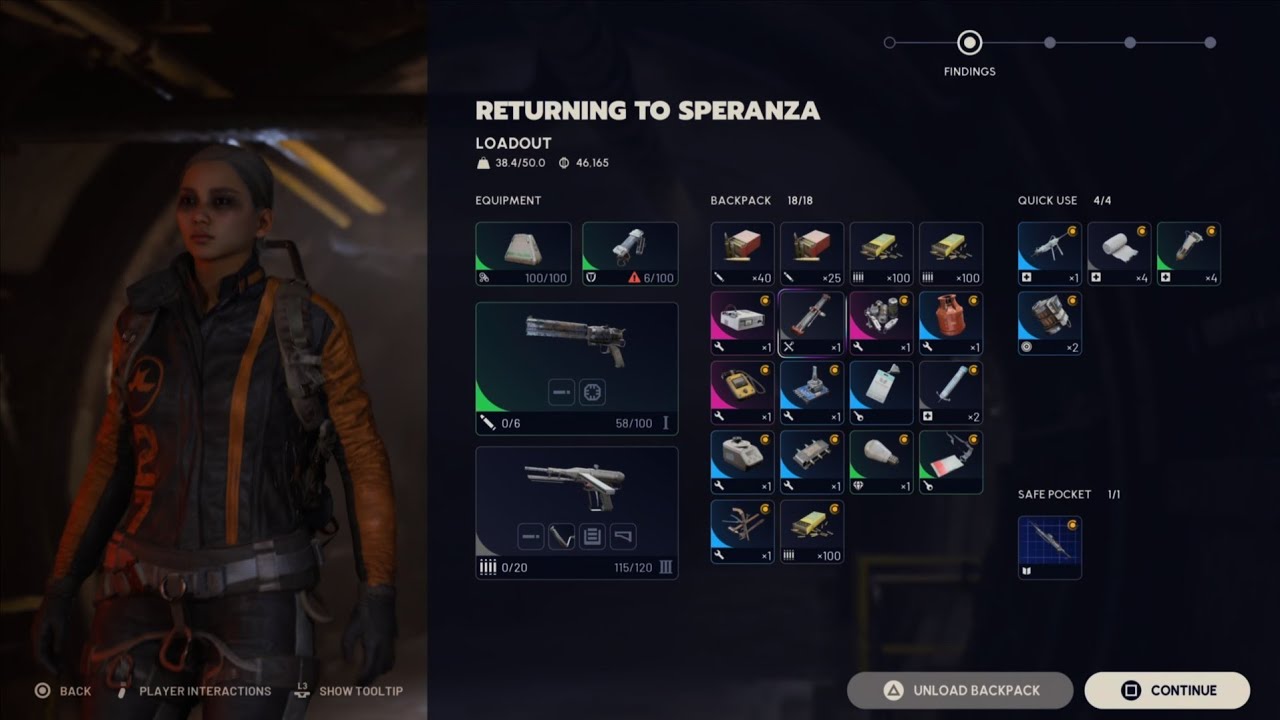Select the syringe stack of two in backpack

tap(951, 393)
